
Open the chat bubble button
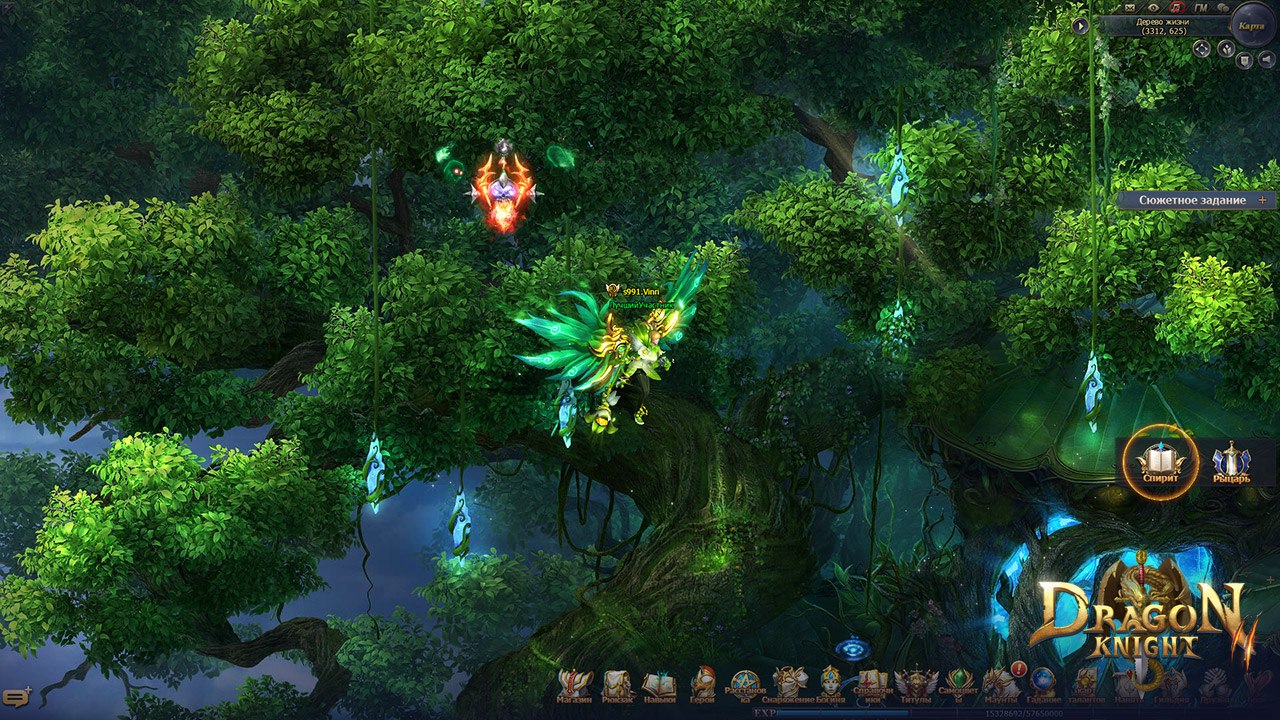16,696
